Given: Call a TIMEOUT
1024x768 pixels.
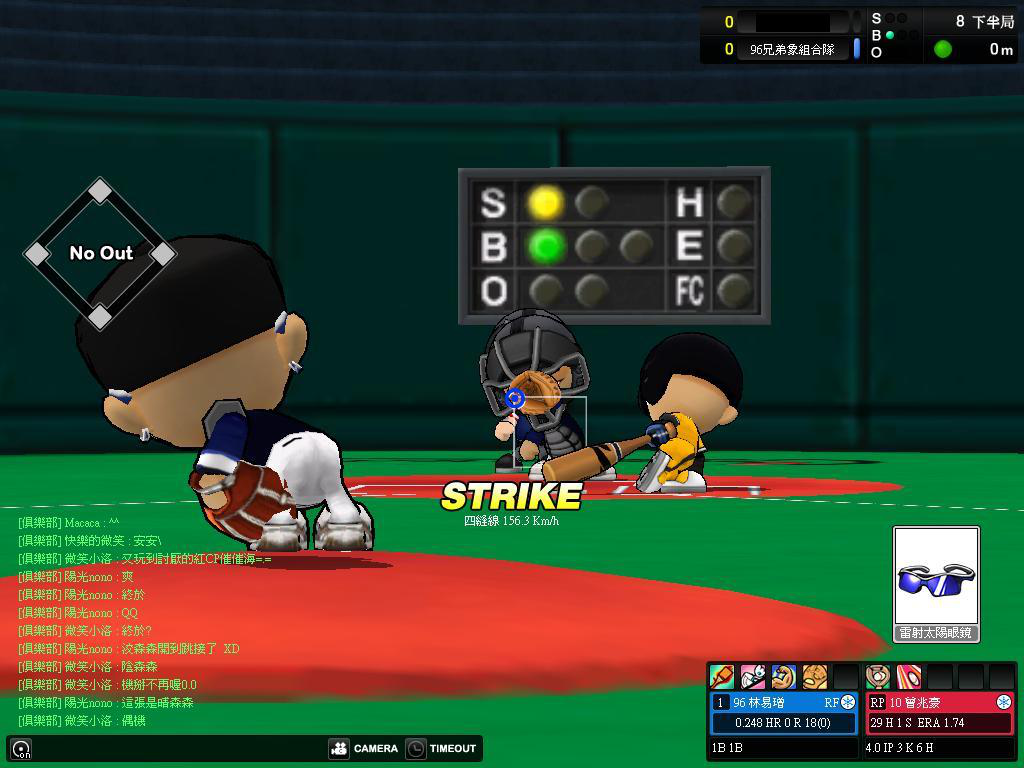Looking at the screenshot, I should [441, 748].
